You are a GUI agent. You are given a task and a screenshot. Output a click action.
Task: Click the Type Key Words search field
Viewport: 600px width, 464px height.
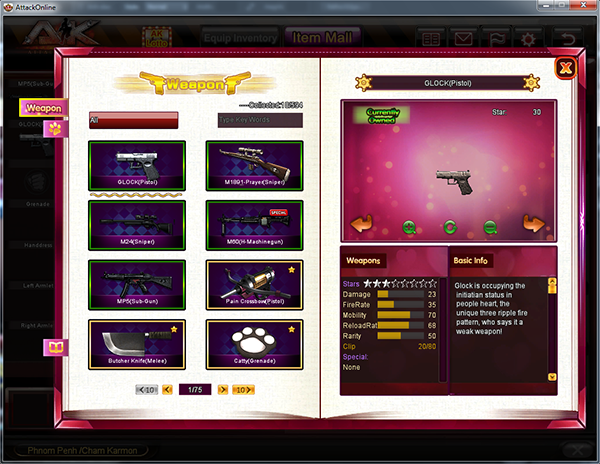(260, 120)
